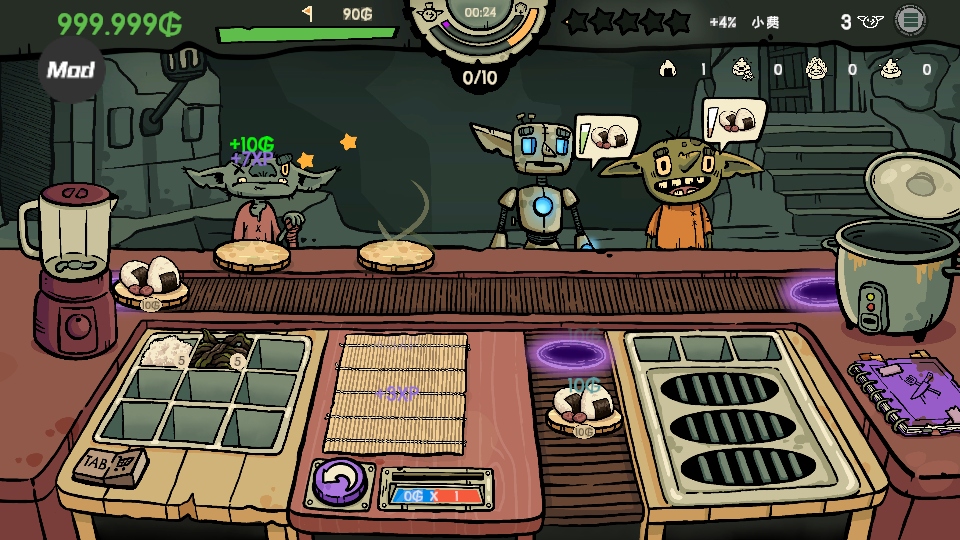Pick seaweed from the ingredient tray

tap(218, 352)
